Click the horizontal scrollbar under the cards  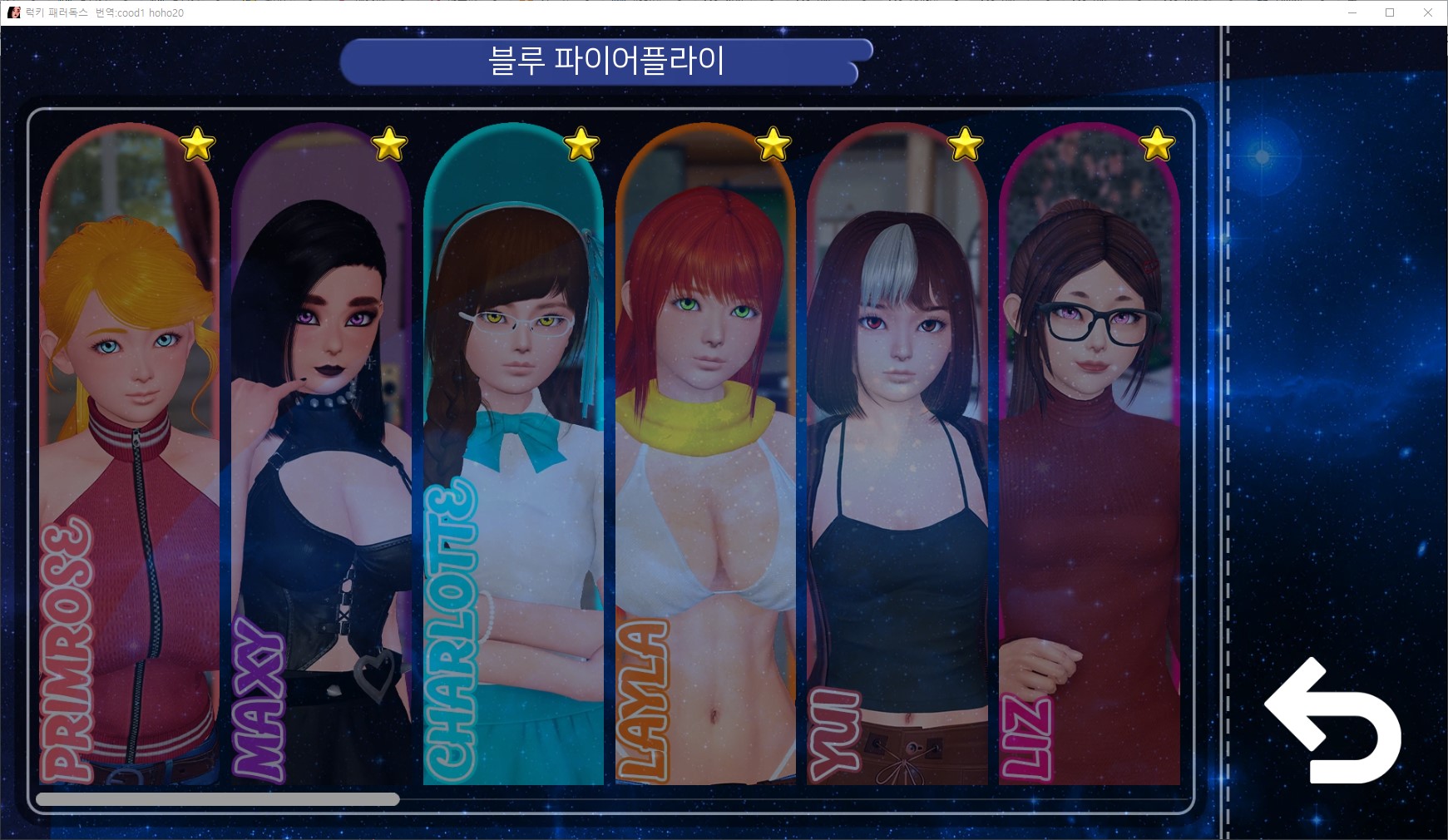coord(218,799)
